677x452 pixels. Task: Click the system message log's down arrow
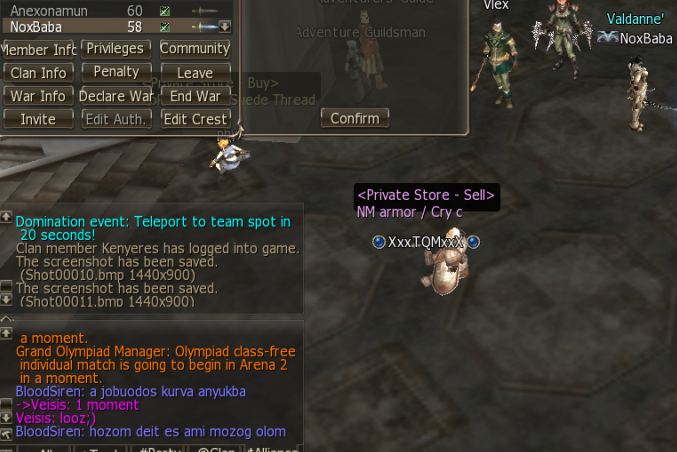coord(6,299)
